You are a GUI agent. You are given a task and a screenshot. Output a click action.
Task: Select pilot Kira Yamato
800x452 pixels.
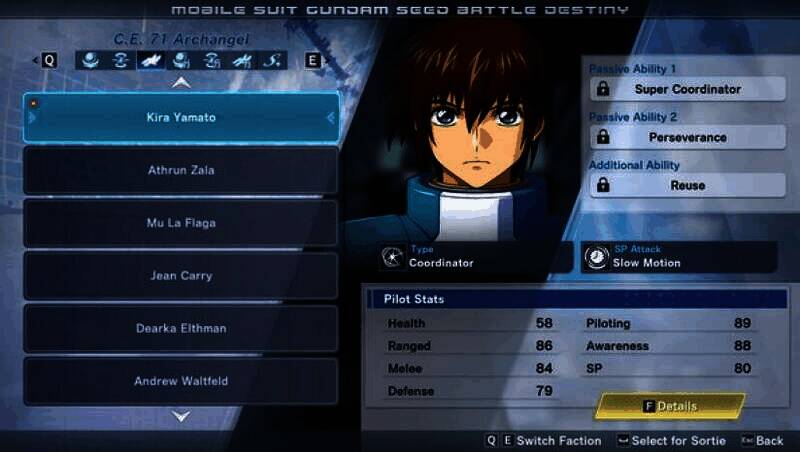pyautogui.click(x=181, y=118)
